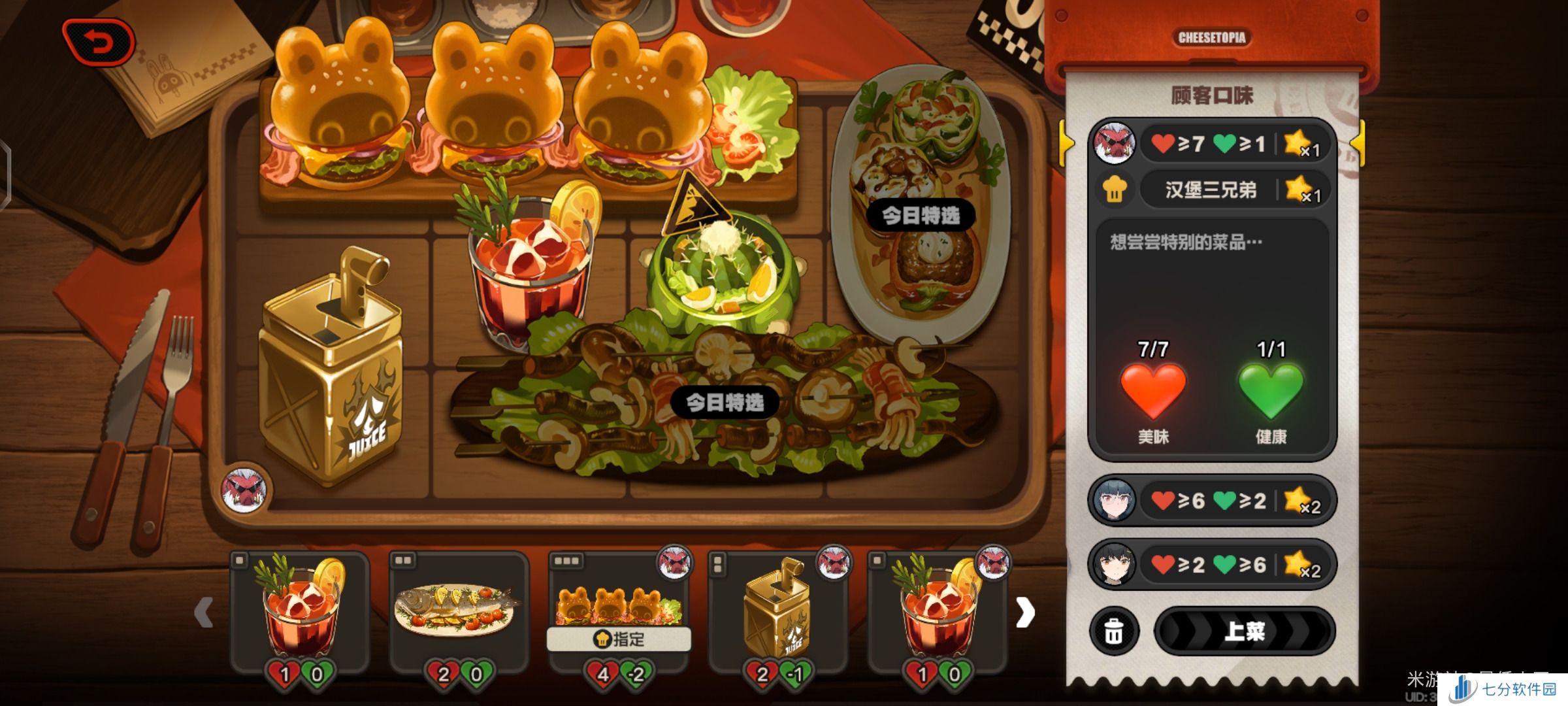Select the grilled fish dish card
The height and width of the screenshot is (706, 1568).
[458, 611]
